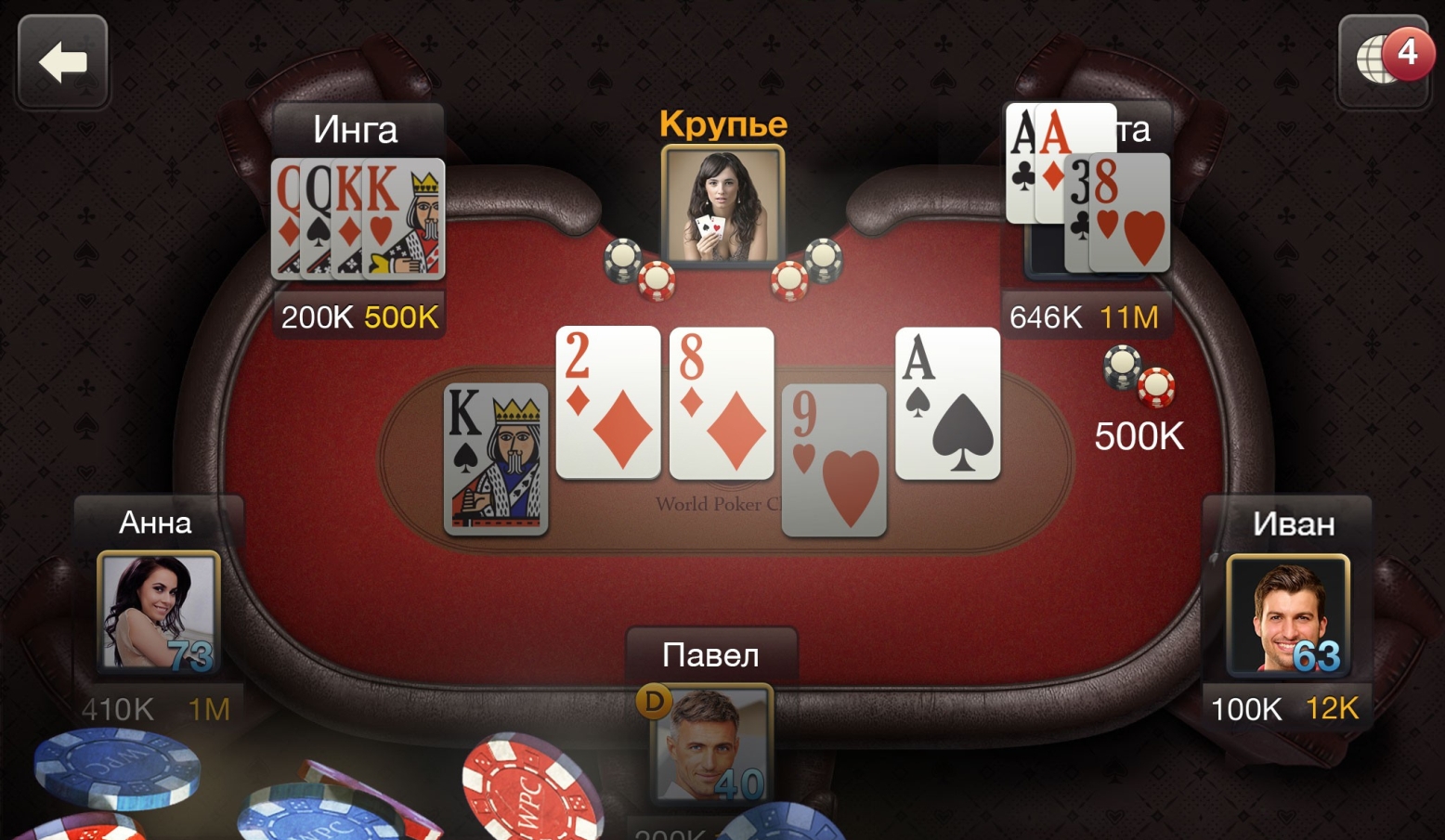Image resolution: width=1445 pixels, height=840 pixels.
Task: Tap the dealer Крупье portrait
Action: (x=722, y=204)
